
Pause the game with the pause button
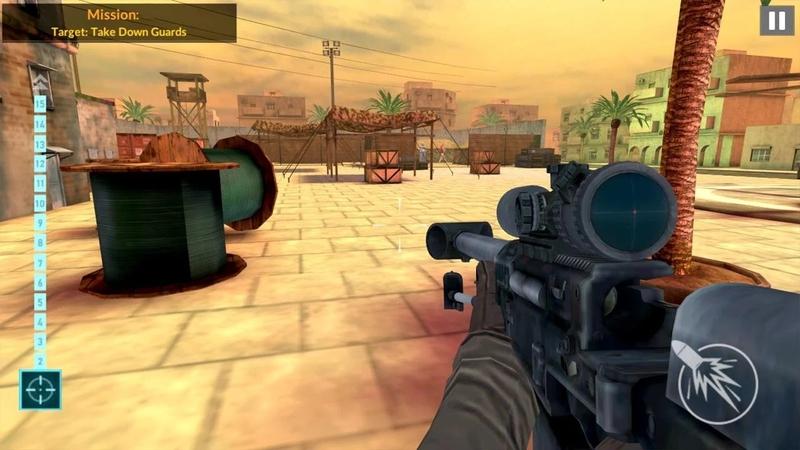tap(776, 20)
